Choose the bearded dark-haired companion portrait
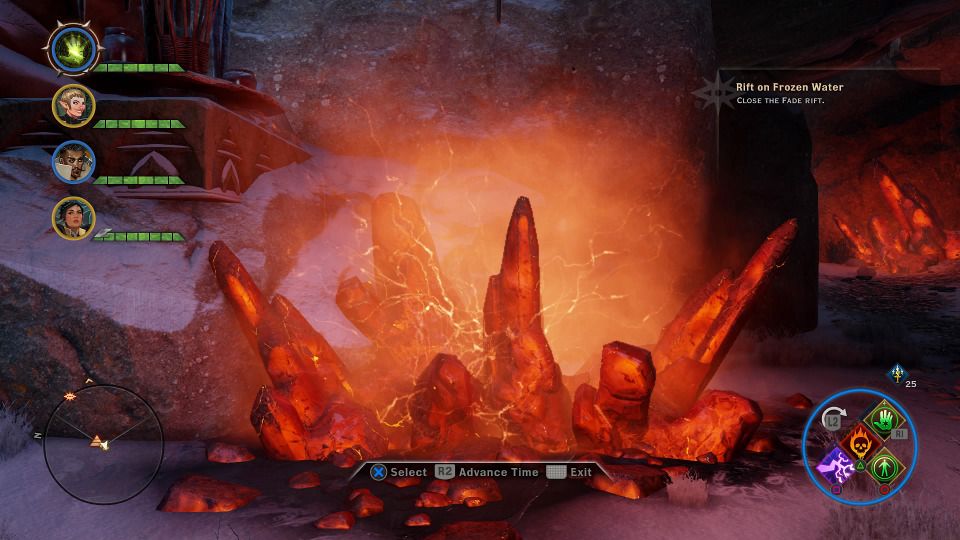Image resolution: width=960 pixels, height=540 pixels. coord(73,161)
